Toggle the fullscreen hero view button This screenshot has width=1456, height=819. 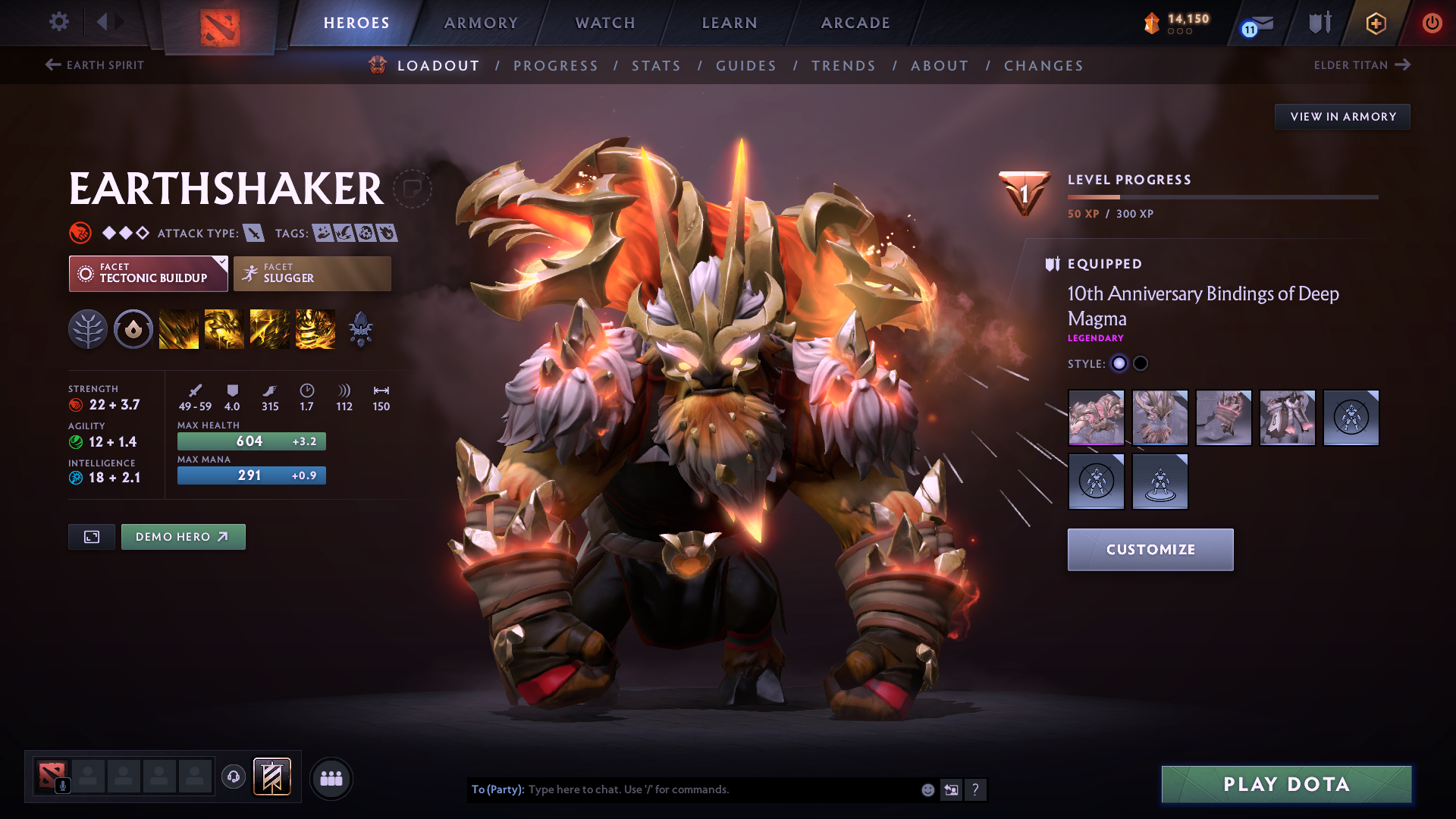(x=92, y=537)
